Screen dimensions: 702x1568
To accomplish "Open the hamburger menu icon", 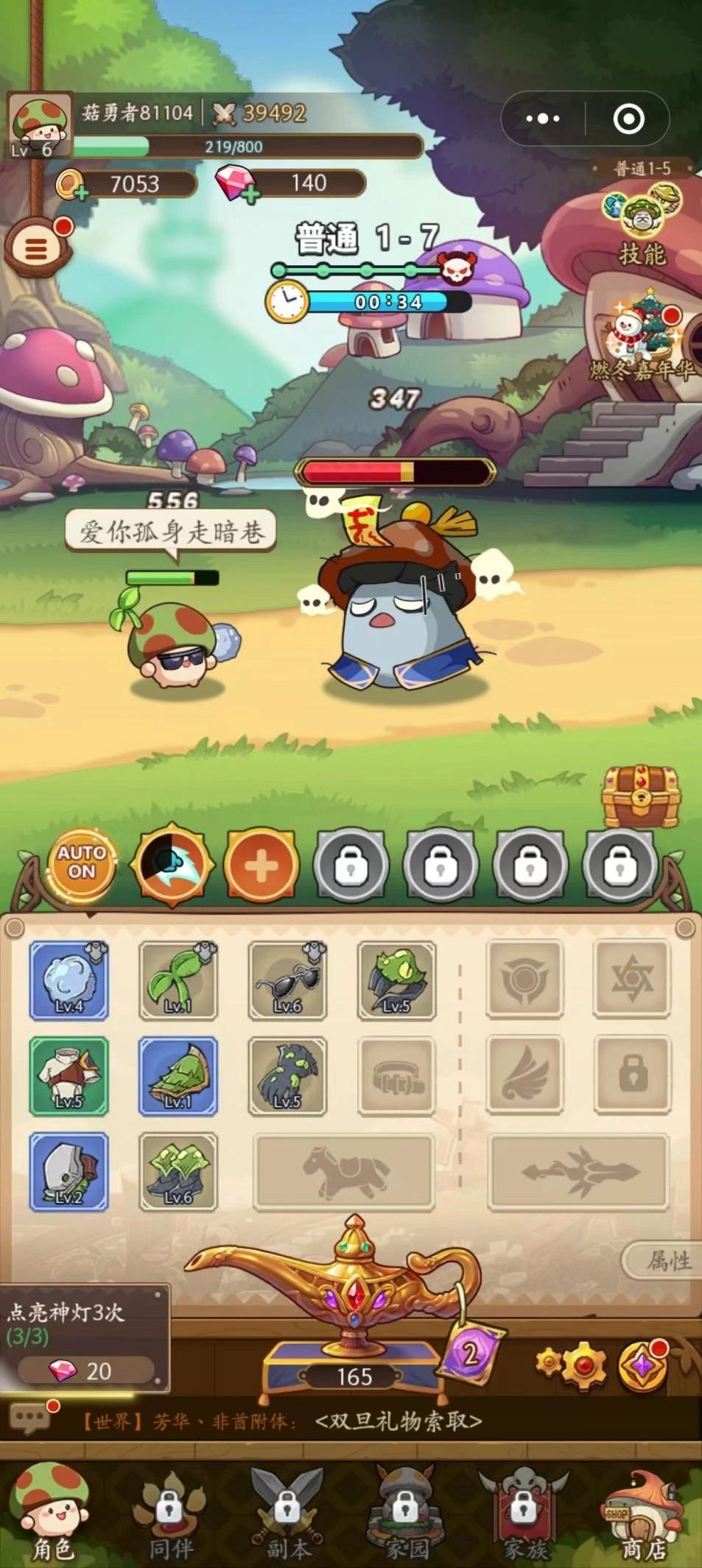I will pyautogui.click(x=37, y=248).
